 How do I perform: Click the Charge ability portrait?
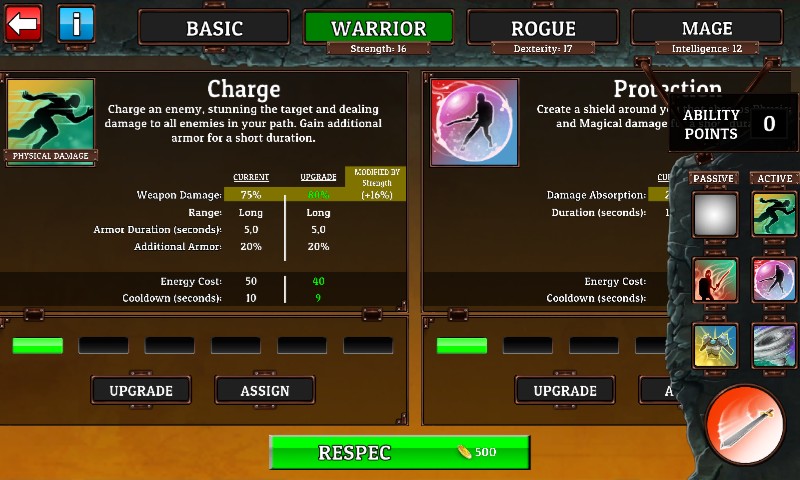[x=51, y=120]
